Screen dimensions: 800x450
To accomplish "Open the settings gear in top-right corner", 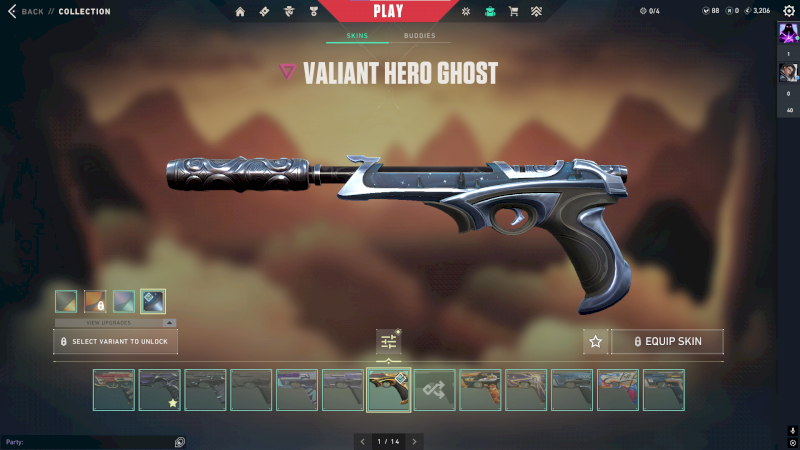I will 789,11.
